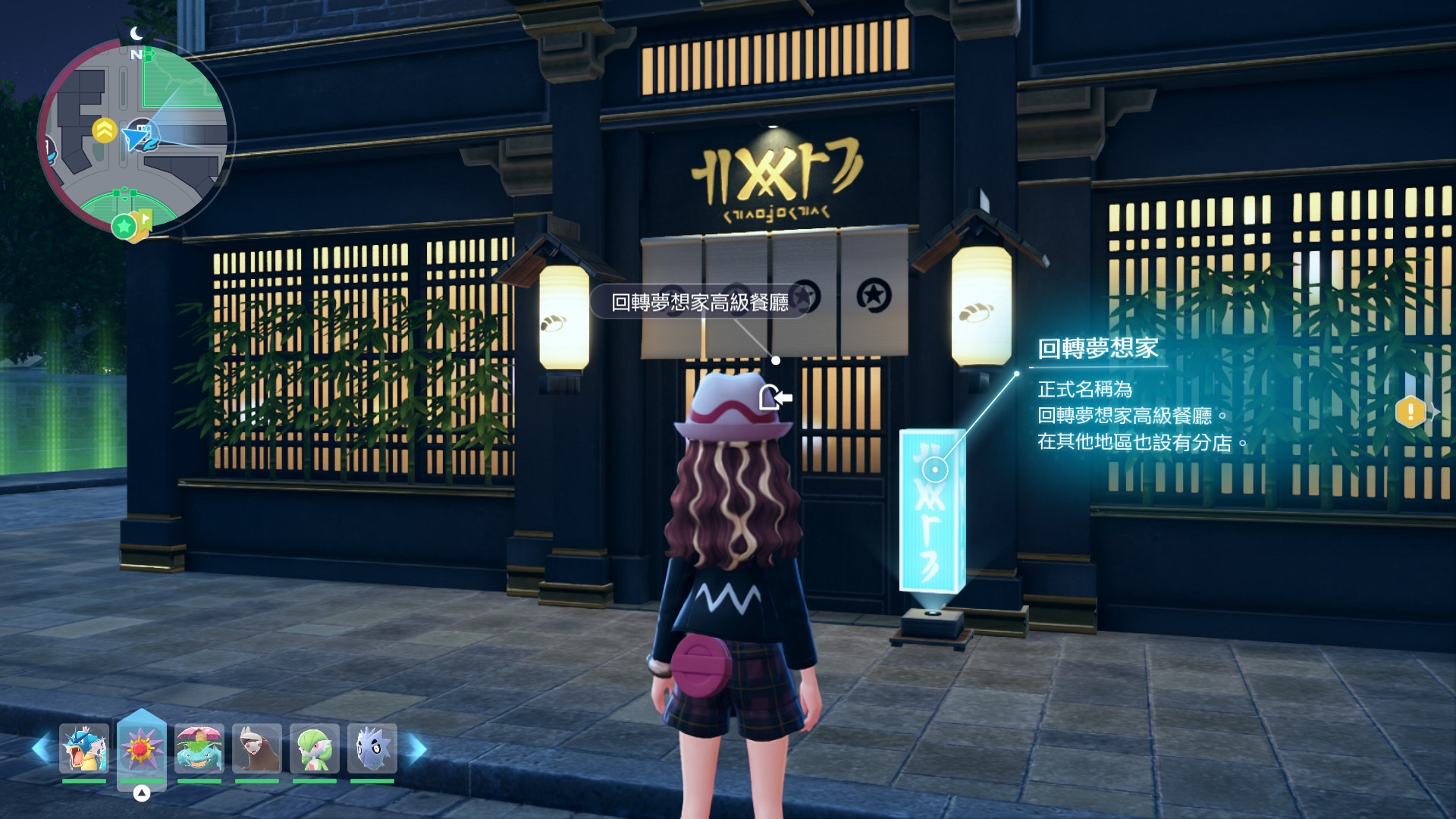The height and width of the screenshot is (819, 1456).
Task: Click the right arrow beside the party bar
Action: pyautogui.click(x=417, y=749)
